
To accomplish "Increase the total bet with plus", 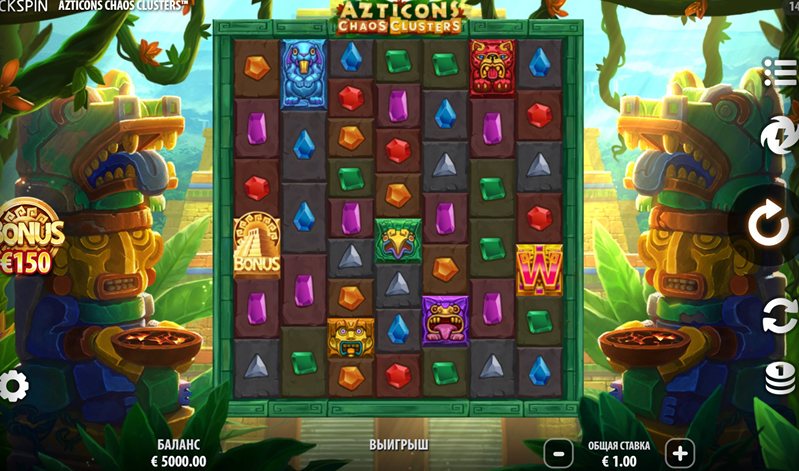I will [x=678, y=452].
